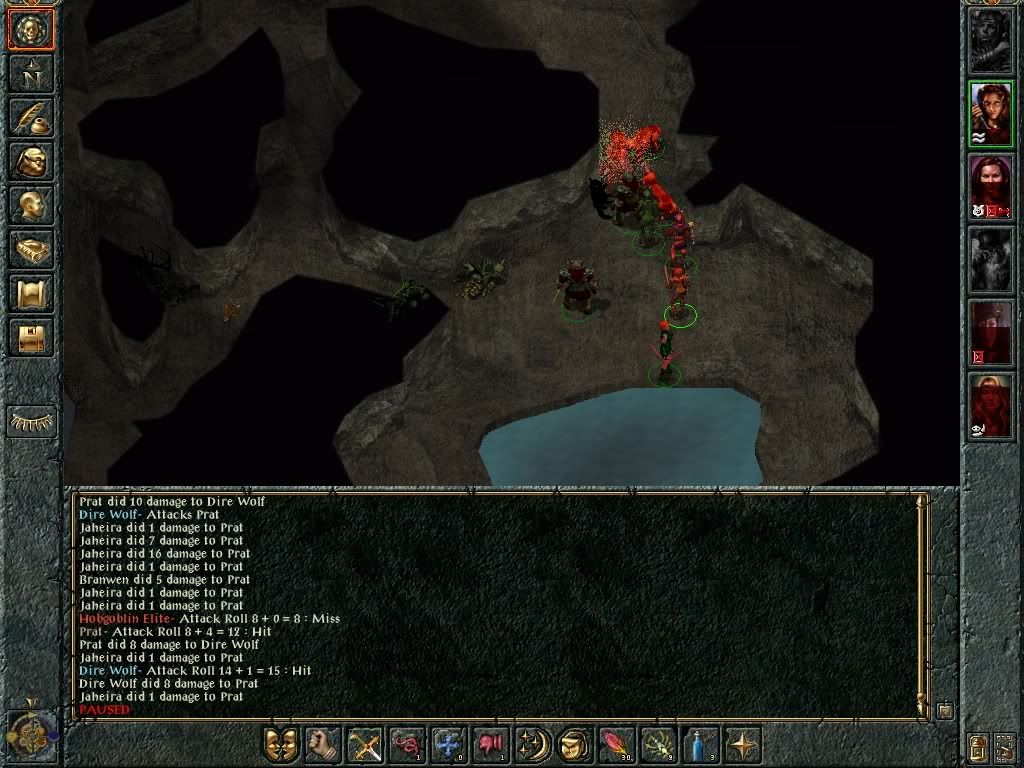Activate the two masks talk action
Image resolution: width=1024 pixels, height=768 pixels.
coord(281,745)
